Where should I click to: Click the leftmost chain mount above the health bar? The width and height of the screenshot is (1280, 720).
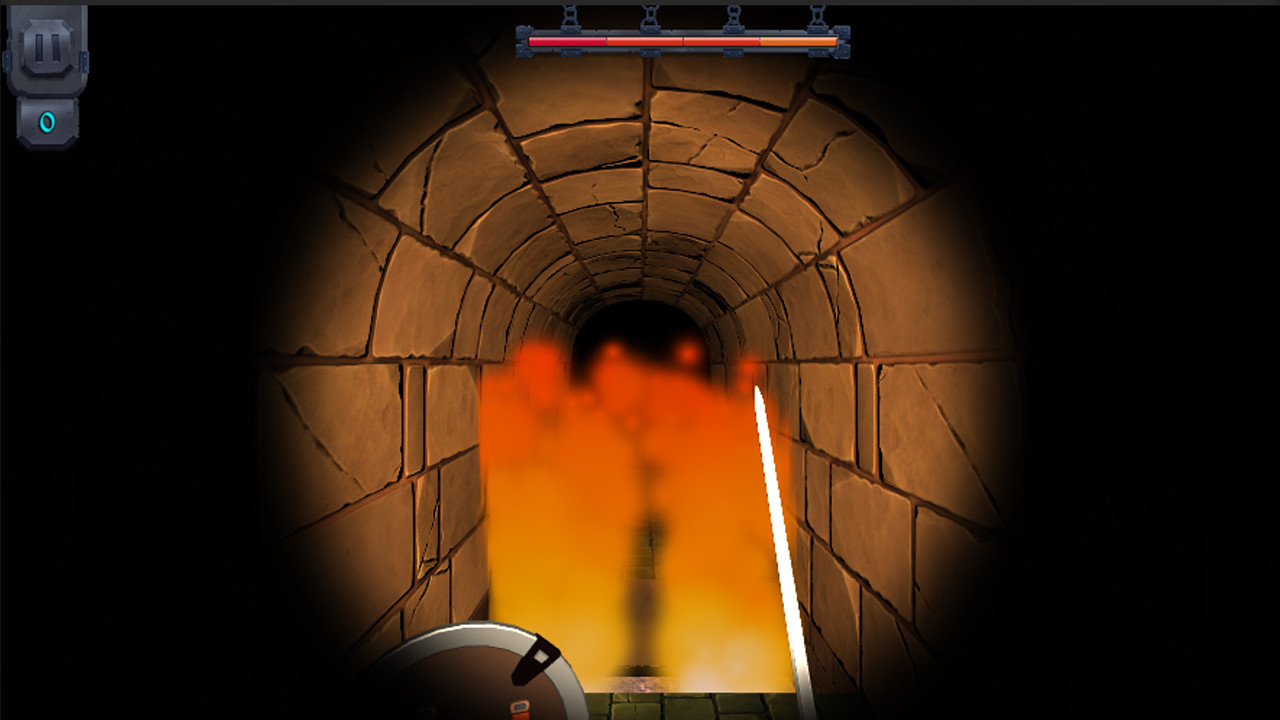[571, 18]
